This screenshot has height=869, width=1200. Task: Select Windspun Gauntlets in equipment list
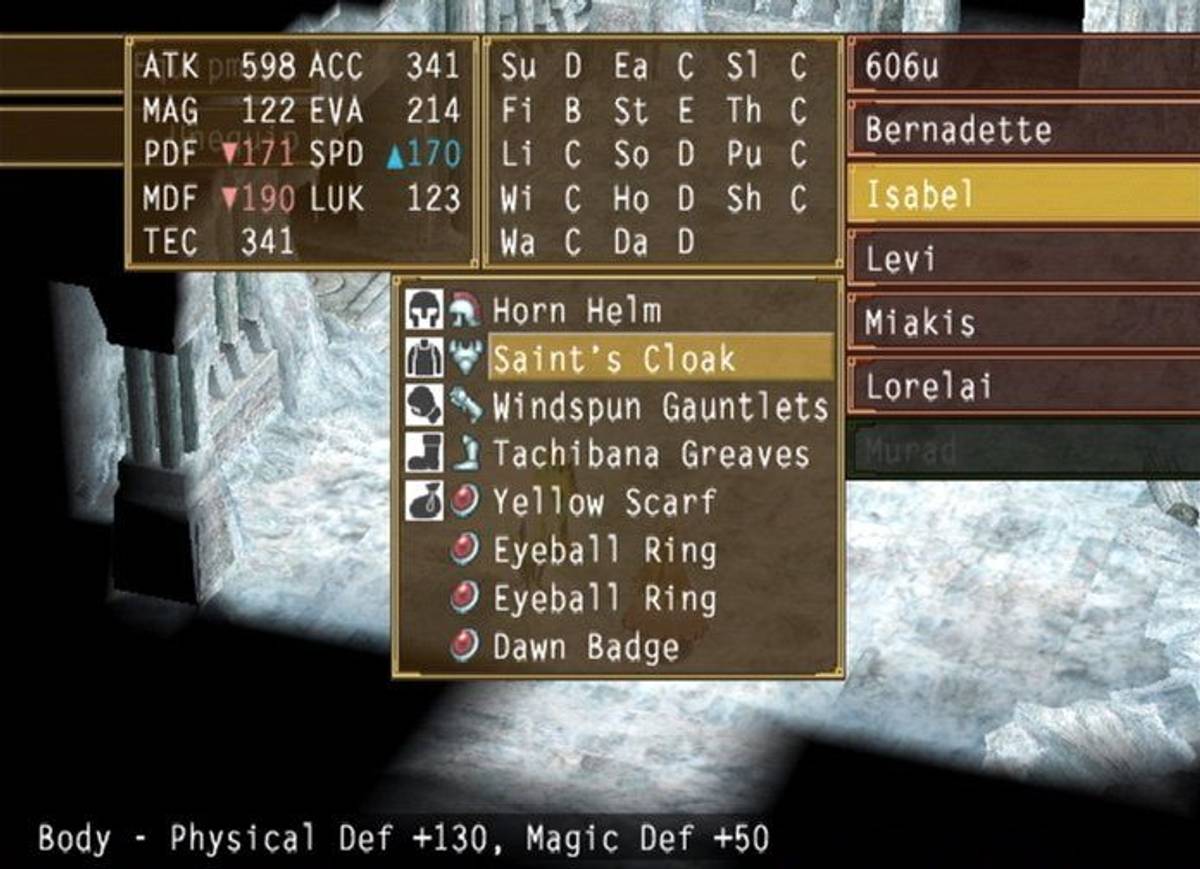660,407
